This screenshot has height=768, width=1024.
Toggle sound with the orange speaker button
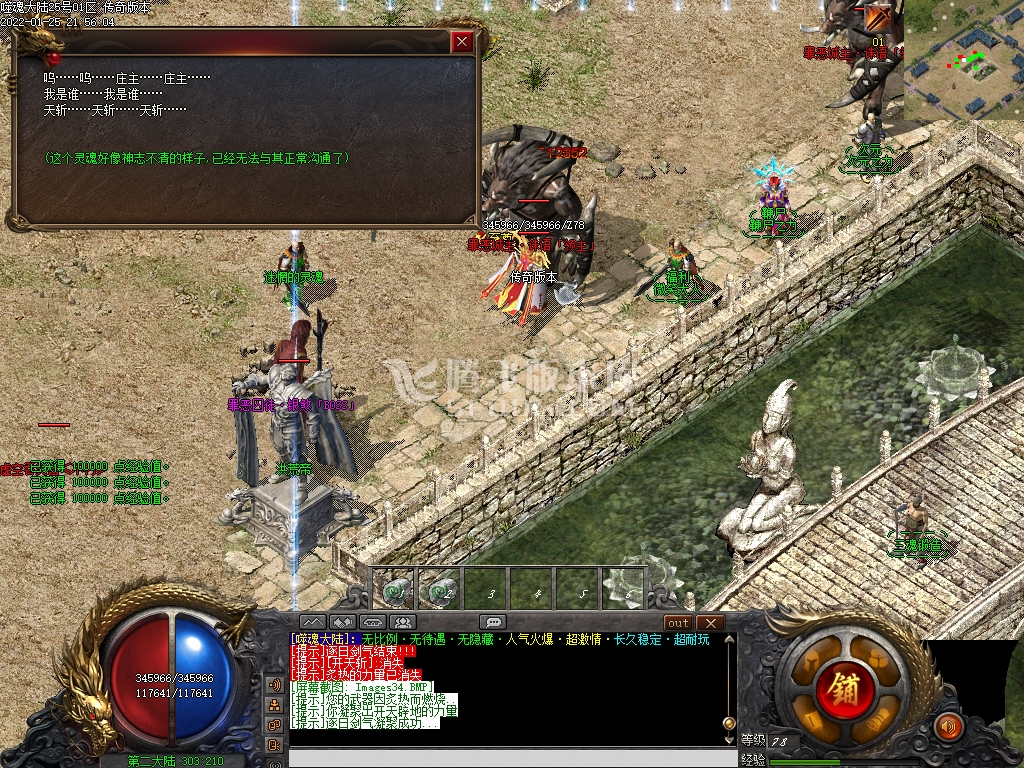coord(947,726)
